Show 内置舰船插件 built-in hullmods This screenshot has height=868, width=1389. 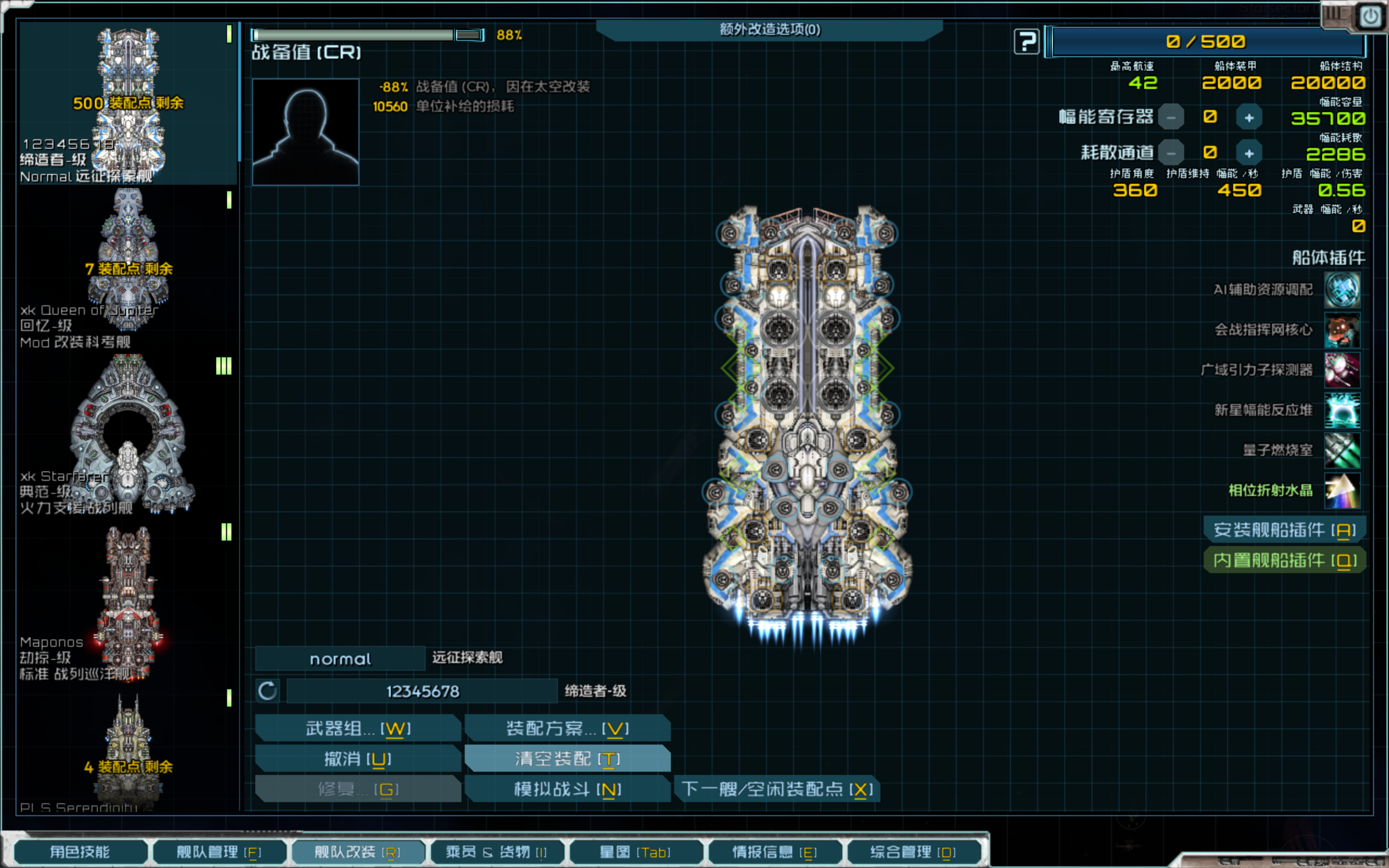point(1284,560)
